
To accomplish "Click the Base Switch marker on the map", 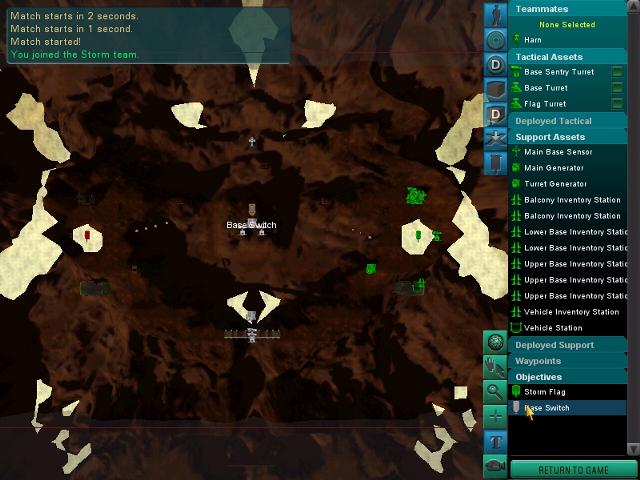I will (x=252, y=225).
